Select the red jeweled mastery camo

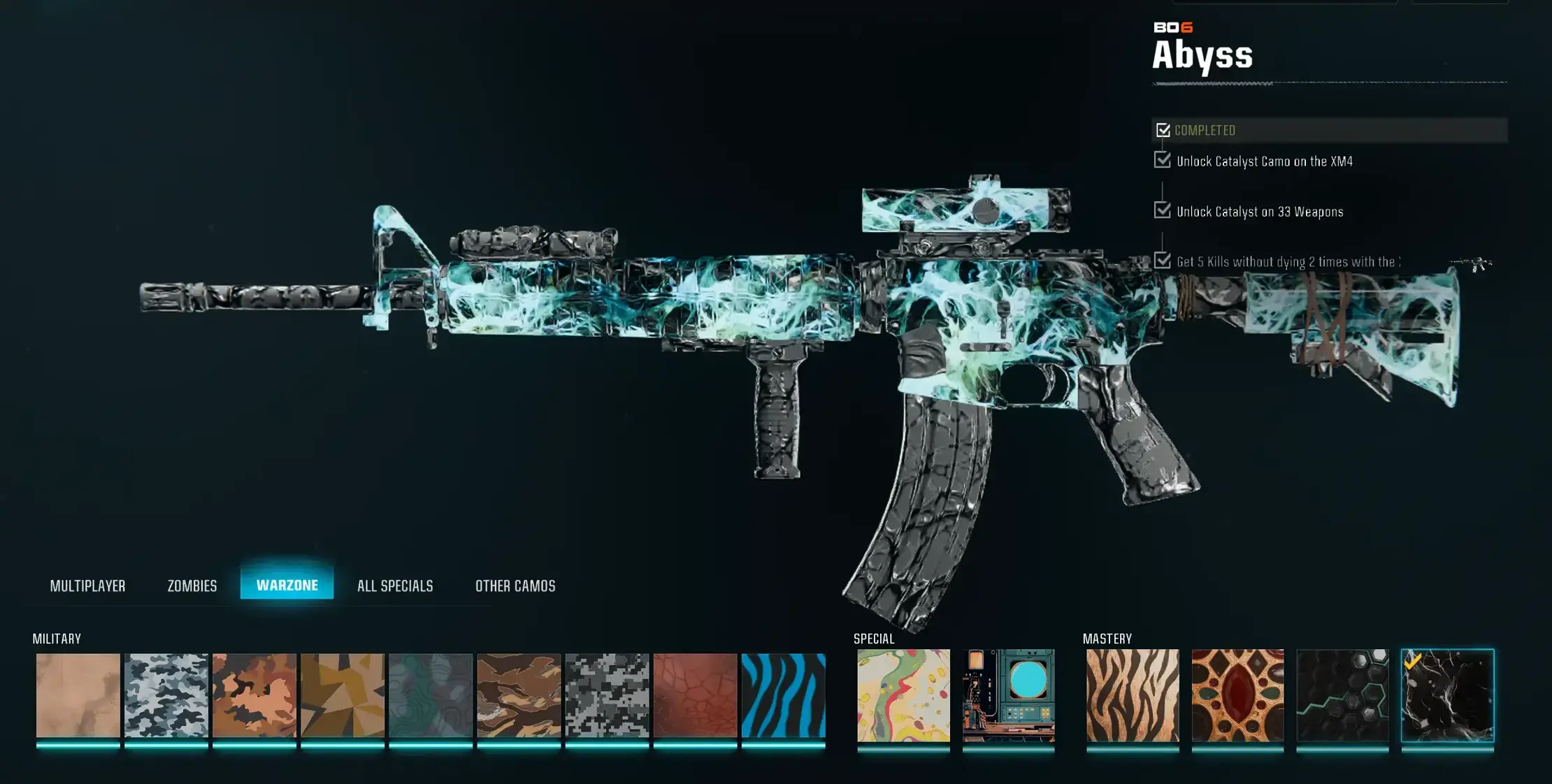click(x=1237, y=695)
